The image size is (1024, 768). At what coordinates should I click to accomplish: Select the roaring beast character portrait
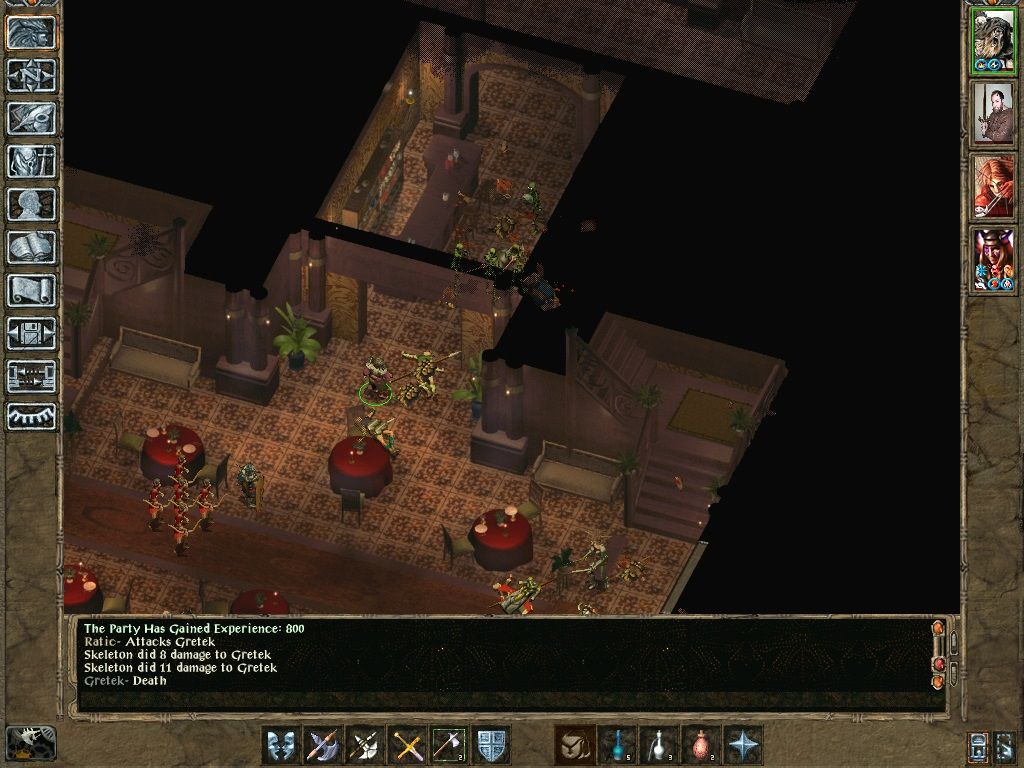993,41
